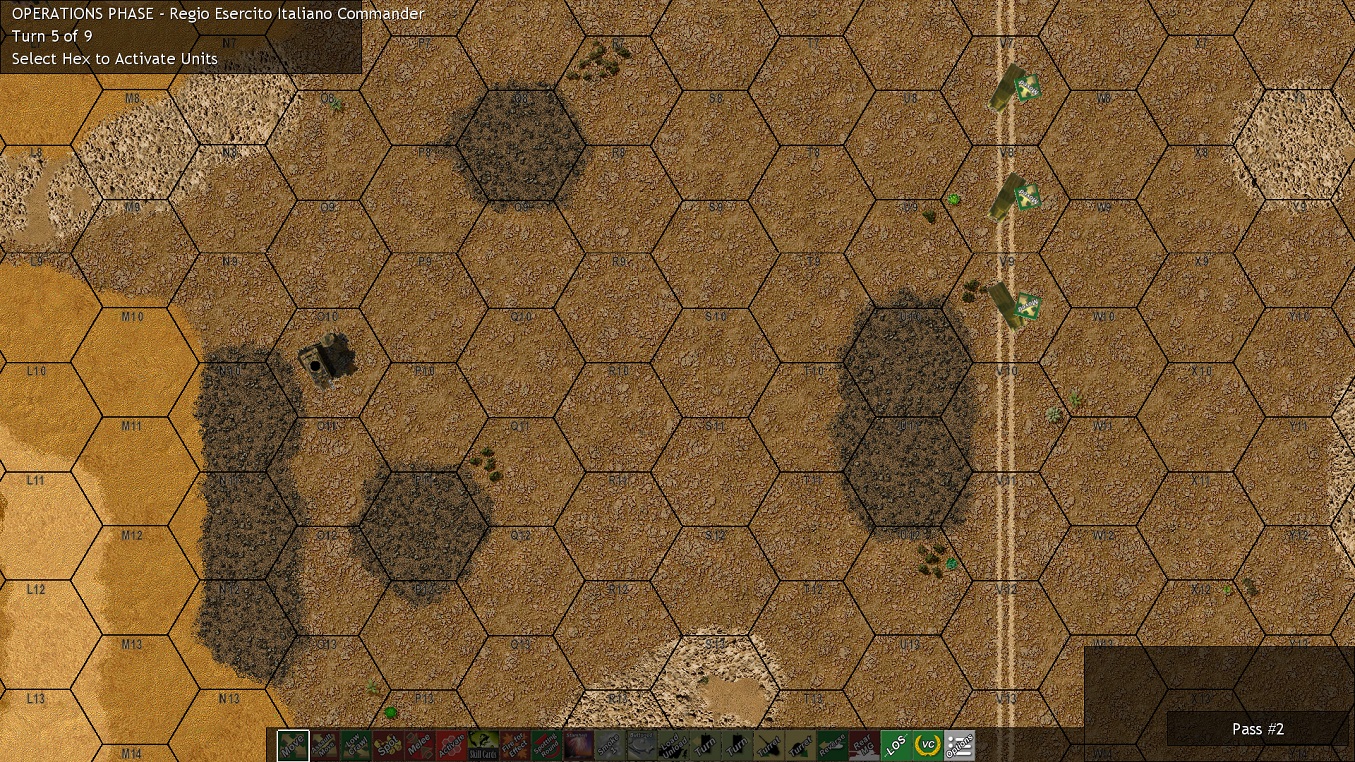Open the Skill Cards panel

484,744
